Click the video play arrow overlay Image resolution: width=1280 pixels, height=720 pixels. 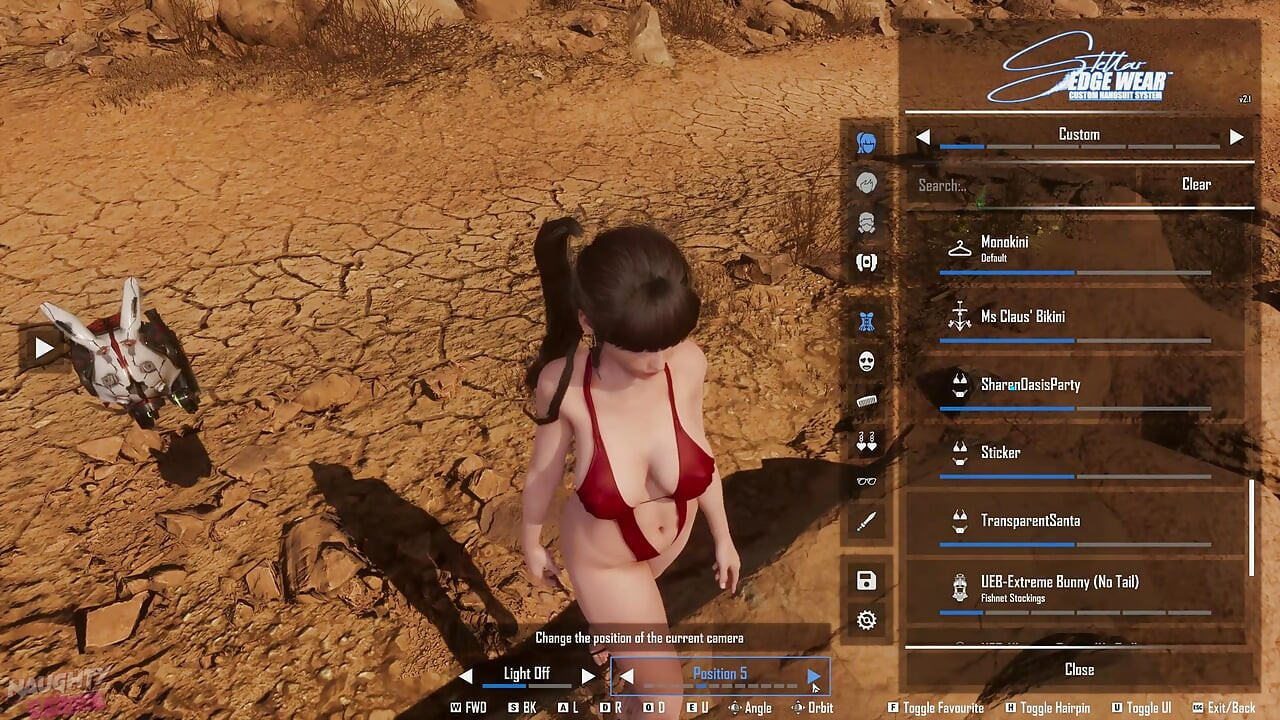44,348
